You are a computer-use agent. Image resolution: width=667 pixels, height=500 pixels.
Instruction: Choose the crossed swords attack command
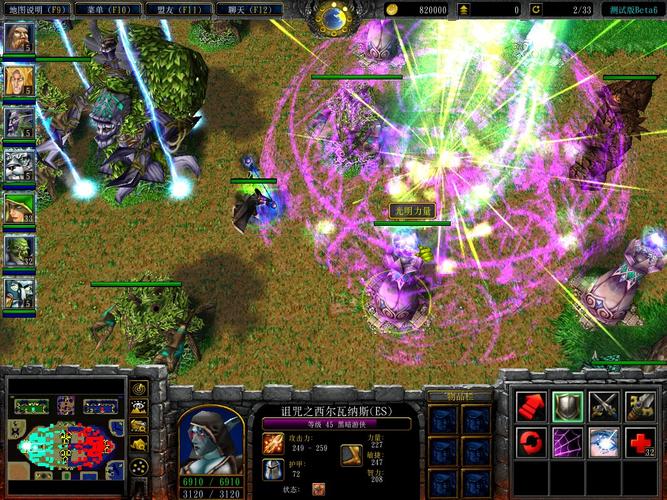pyautogui.click(x=603, y=405)
